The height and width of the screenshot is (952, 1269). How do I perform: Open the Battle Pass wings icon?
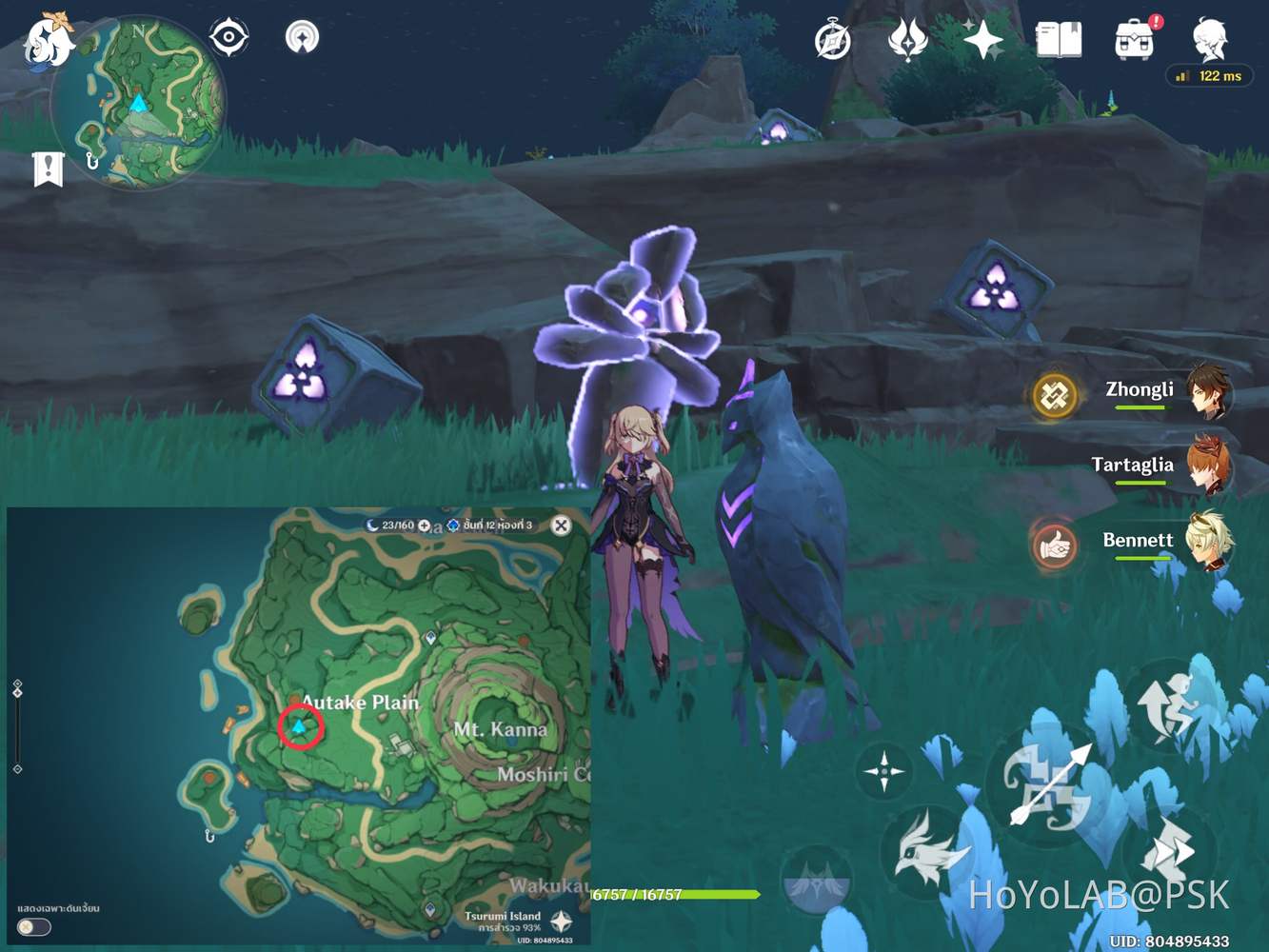pyautogui.click(x=909, y=38)
